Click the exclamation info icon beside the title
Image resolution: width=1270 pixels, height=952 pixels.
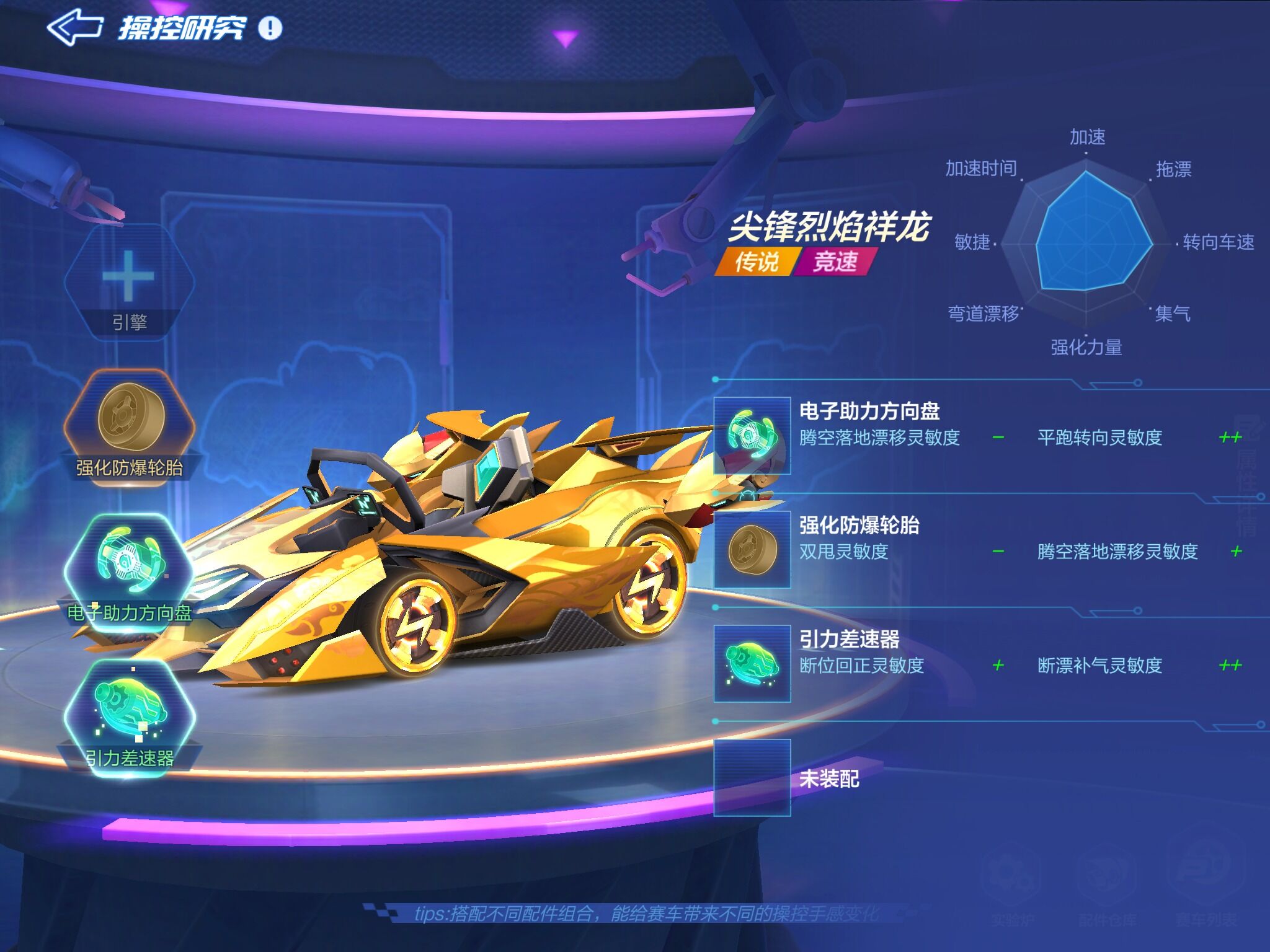[269, 27]
